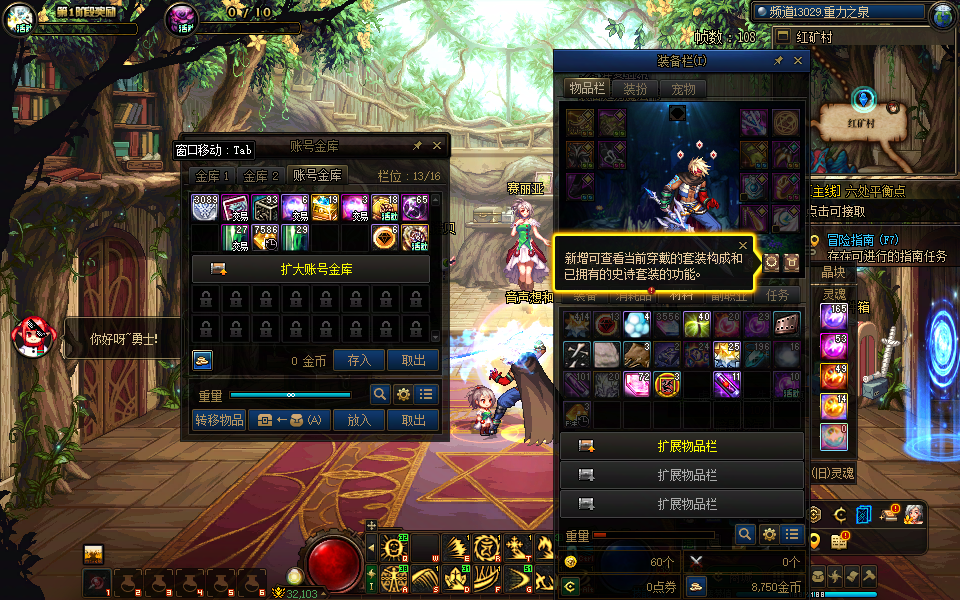Open the inventory search magnifier
This screenshot has height=600, width=960.
tap(744, 535)
